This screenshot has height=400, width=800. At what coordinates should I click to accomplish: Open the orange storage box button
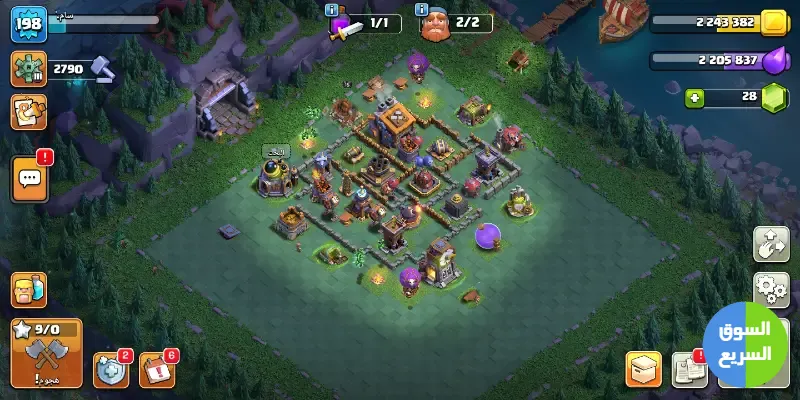[643, 370]
